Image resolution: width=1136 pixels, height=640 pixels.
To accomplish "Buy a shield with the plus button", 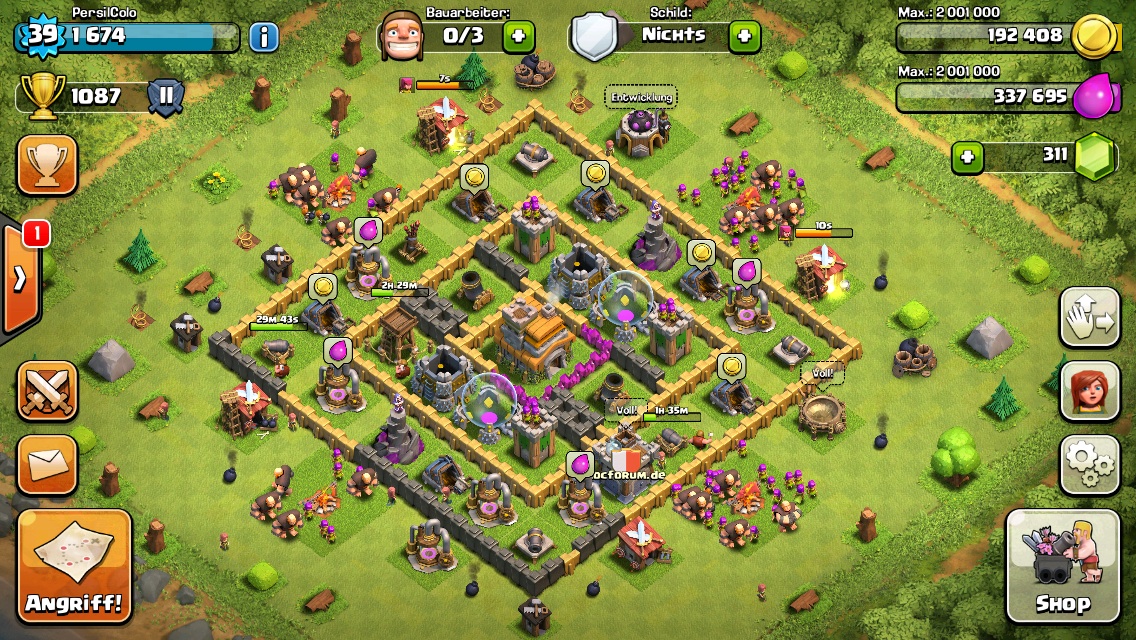I will pyautogui.click(x=744, y=37).
